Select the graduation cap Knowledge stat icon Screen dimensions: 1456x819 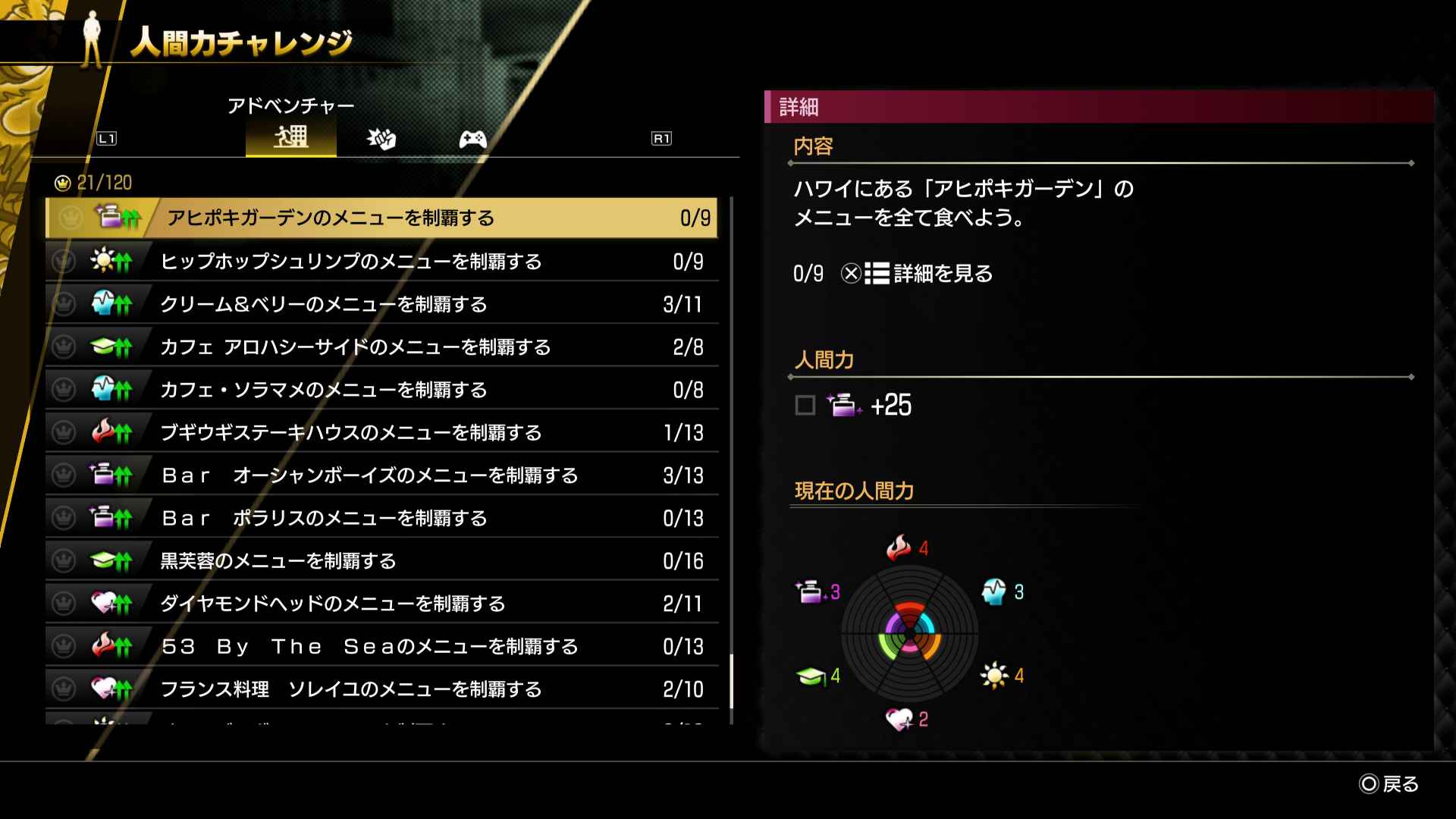coord(813,674)
